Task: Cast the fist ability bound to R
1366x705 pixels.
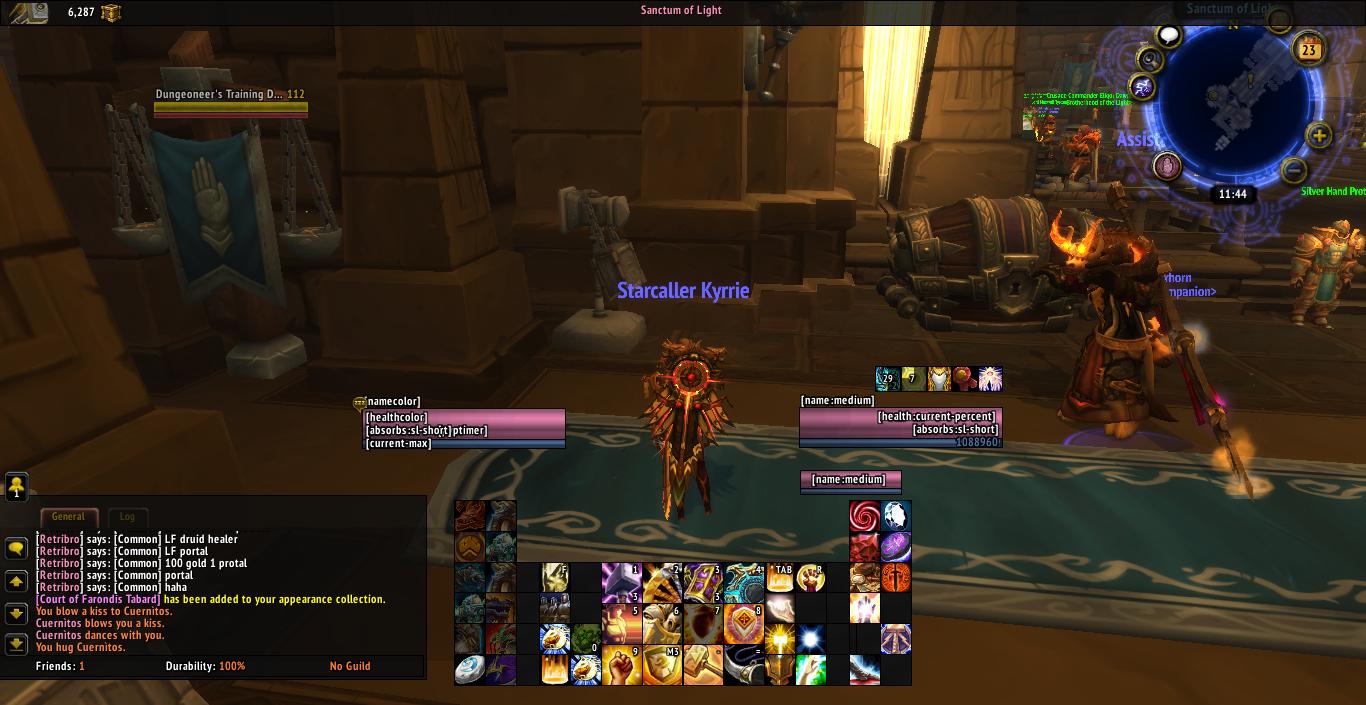Action: coord(810,579)
